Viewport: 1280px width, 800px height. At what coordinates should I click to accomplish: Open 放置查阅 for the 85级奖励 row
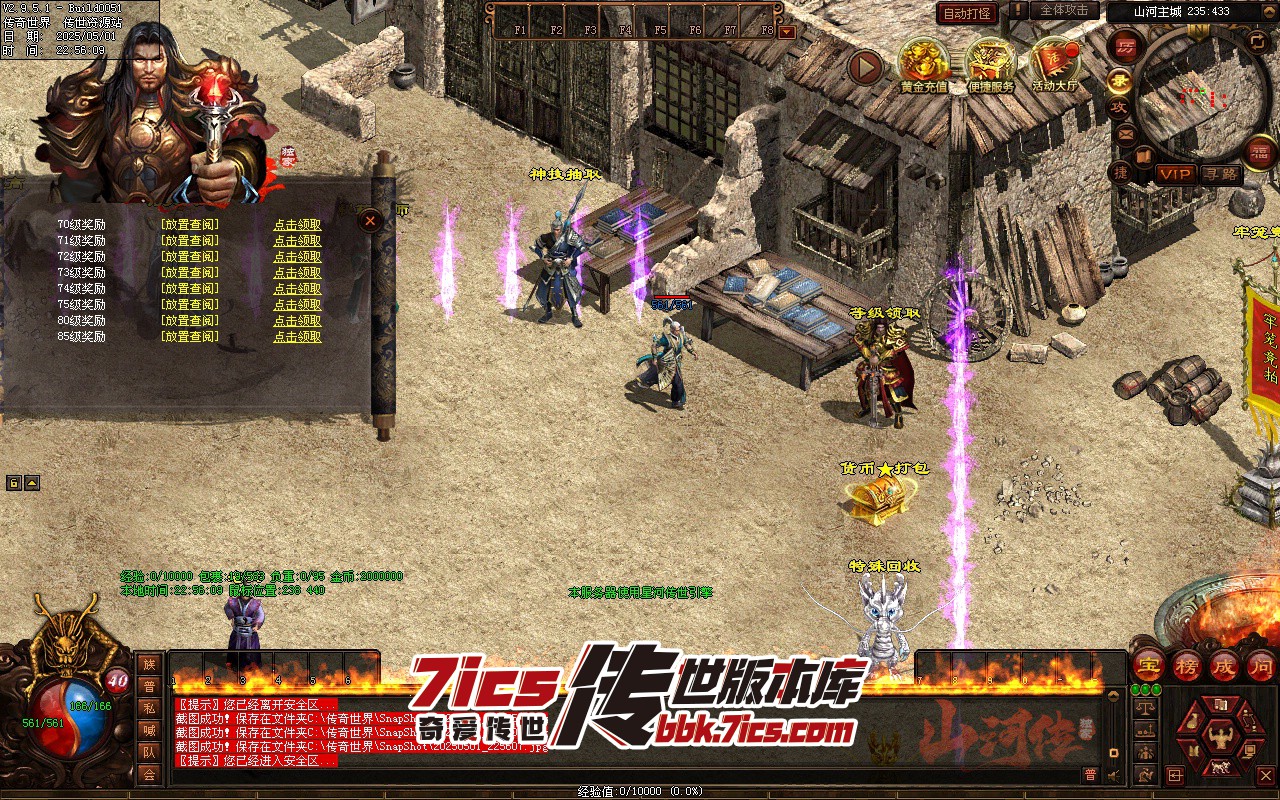point(189,337)
